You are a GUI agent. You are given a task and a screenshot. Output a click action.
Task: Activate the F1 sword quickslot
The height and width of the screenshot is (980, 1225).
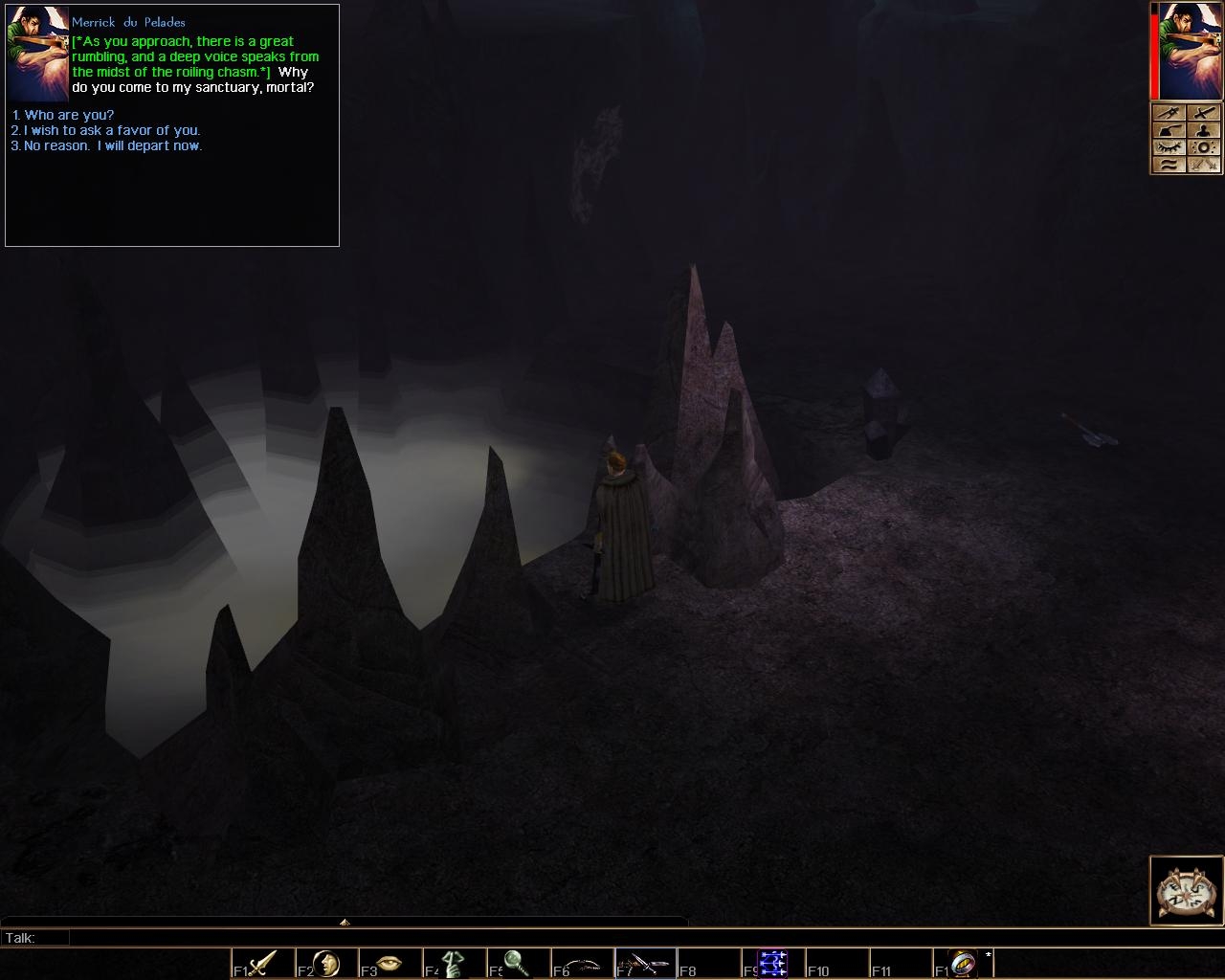tap(262, 962)
